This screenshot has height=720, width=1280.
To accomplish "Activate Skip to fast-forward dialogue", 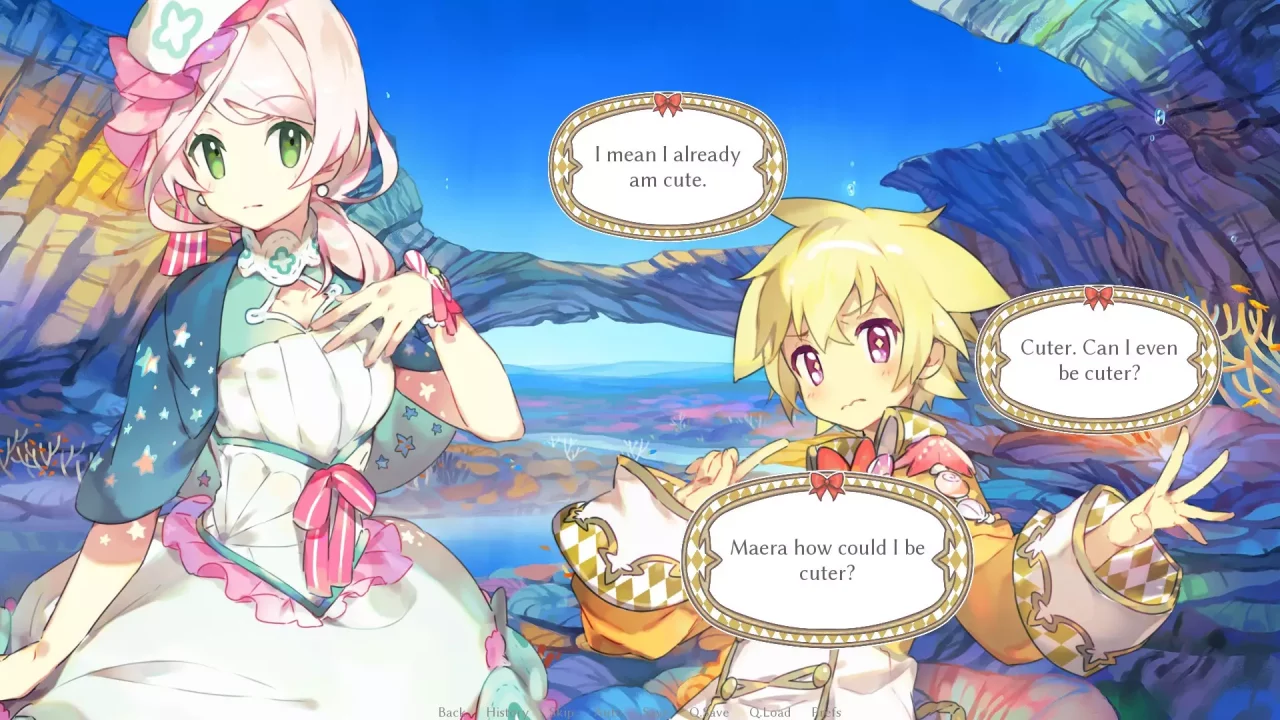I will 563,712.
